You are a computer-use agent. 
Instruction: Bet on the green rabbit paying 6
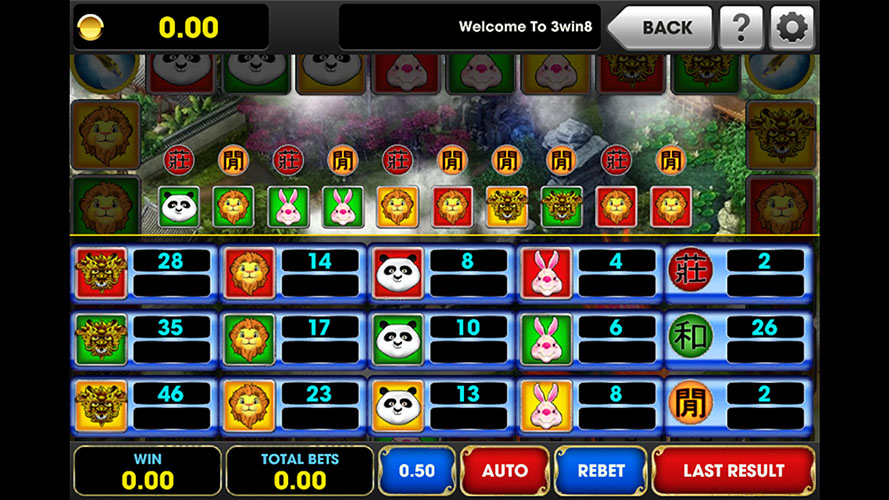(x=546, y=339)
